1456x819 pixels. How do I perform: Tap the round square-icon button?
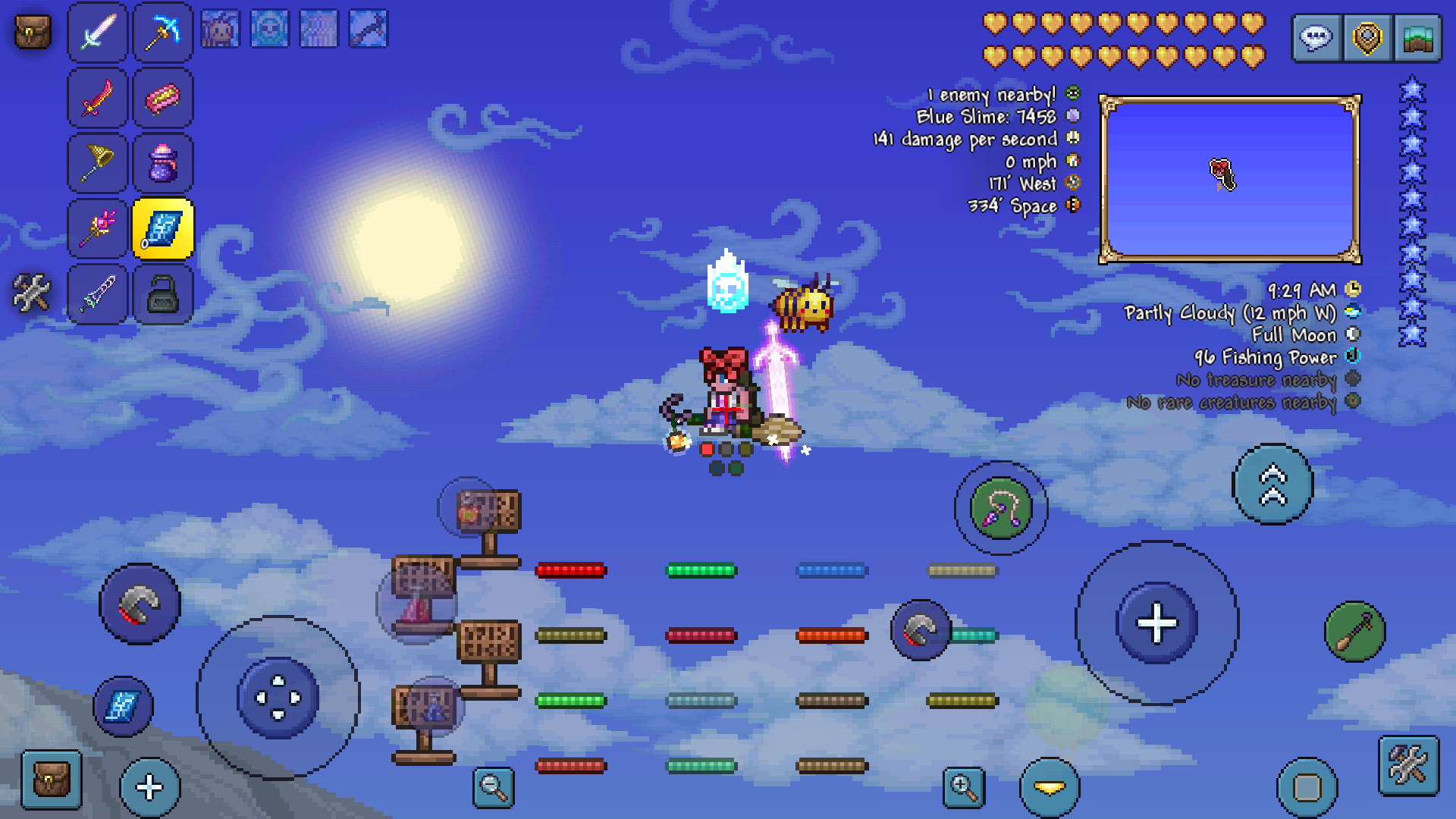1307,788
